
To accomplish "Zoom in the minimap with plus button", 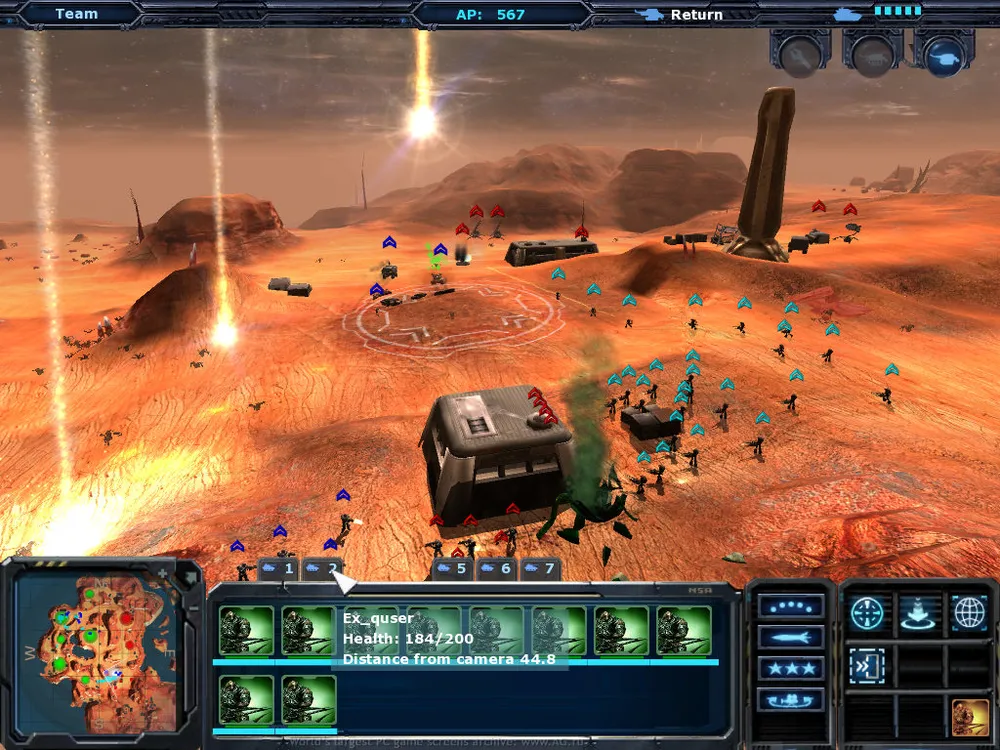I will 163,573.
